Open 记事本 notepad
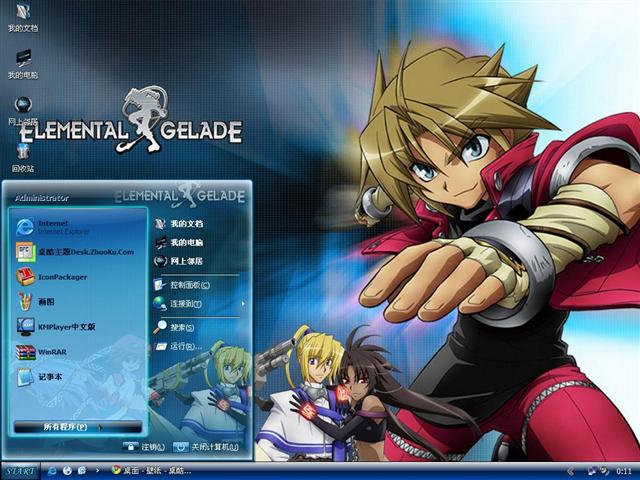Viewport: 640px width, 480px height. [50, 376]
